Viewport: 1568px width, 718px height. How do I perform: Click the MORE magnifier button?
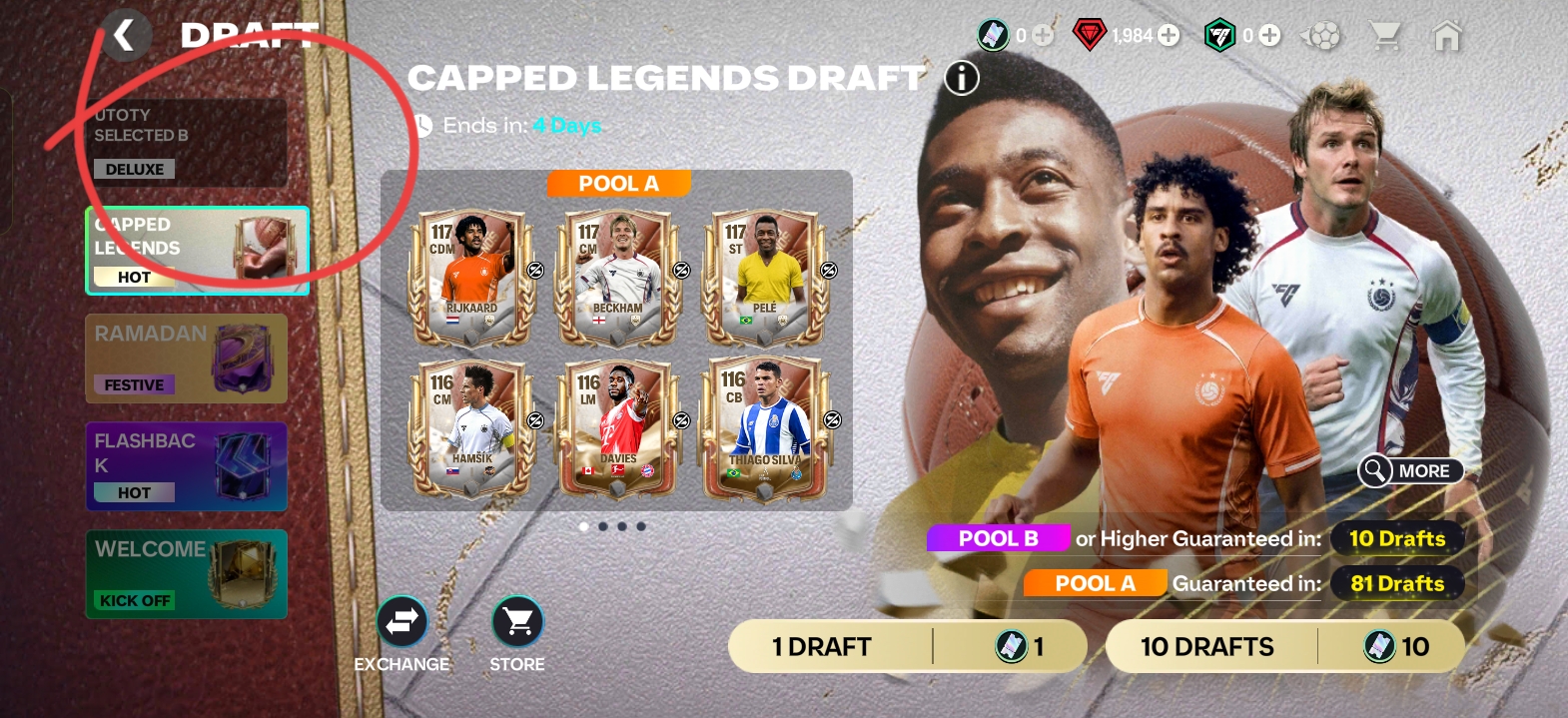(1410, 470)
